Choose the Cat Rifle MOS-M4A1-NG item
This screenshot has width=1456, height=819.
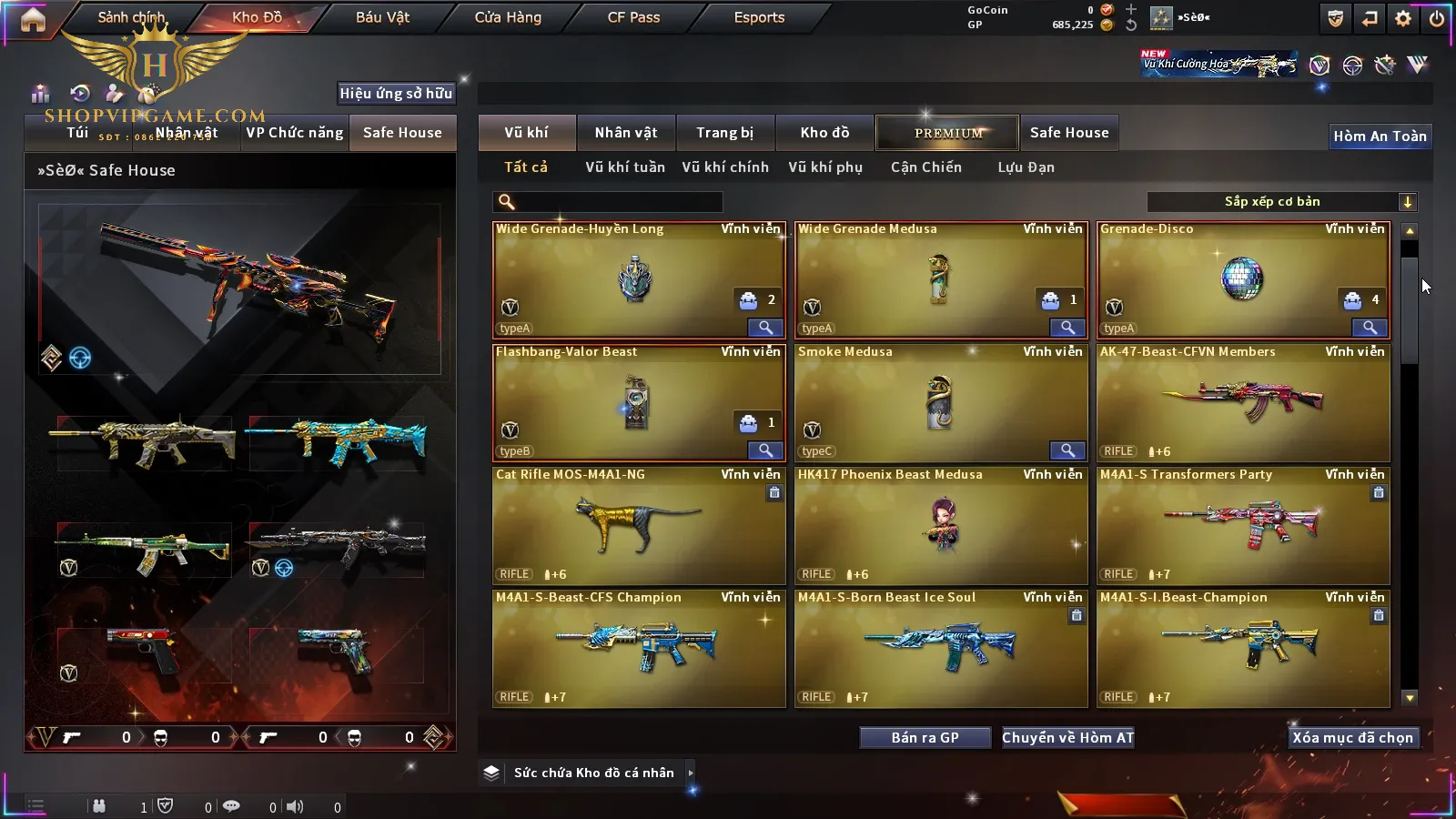[639, 526]
